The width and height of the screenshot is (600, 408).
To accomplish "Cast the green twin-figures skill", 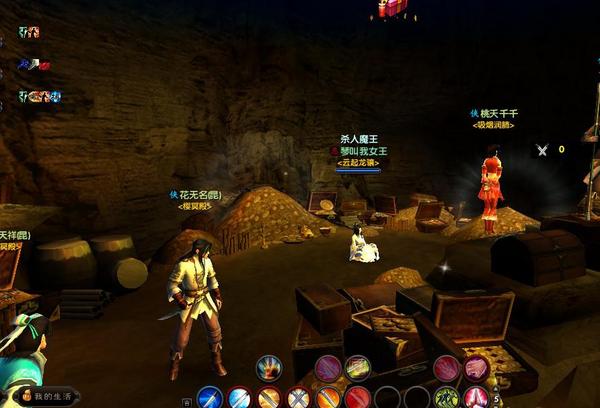I will coord(447,398).
